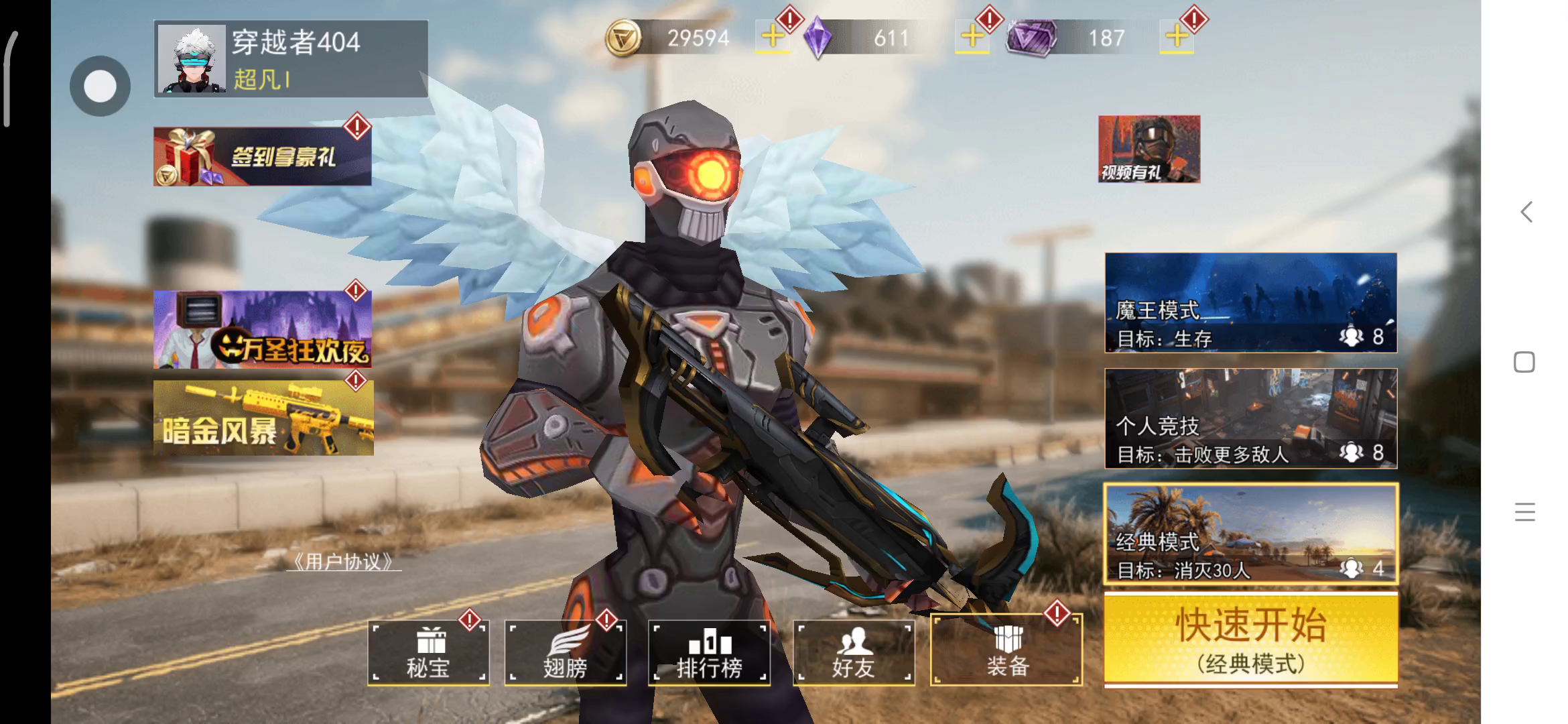Add V tickets using the plus button

pyautogui.click(x=1177, y=36)
